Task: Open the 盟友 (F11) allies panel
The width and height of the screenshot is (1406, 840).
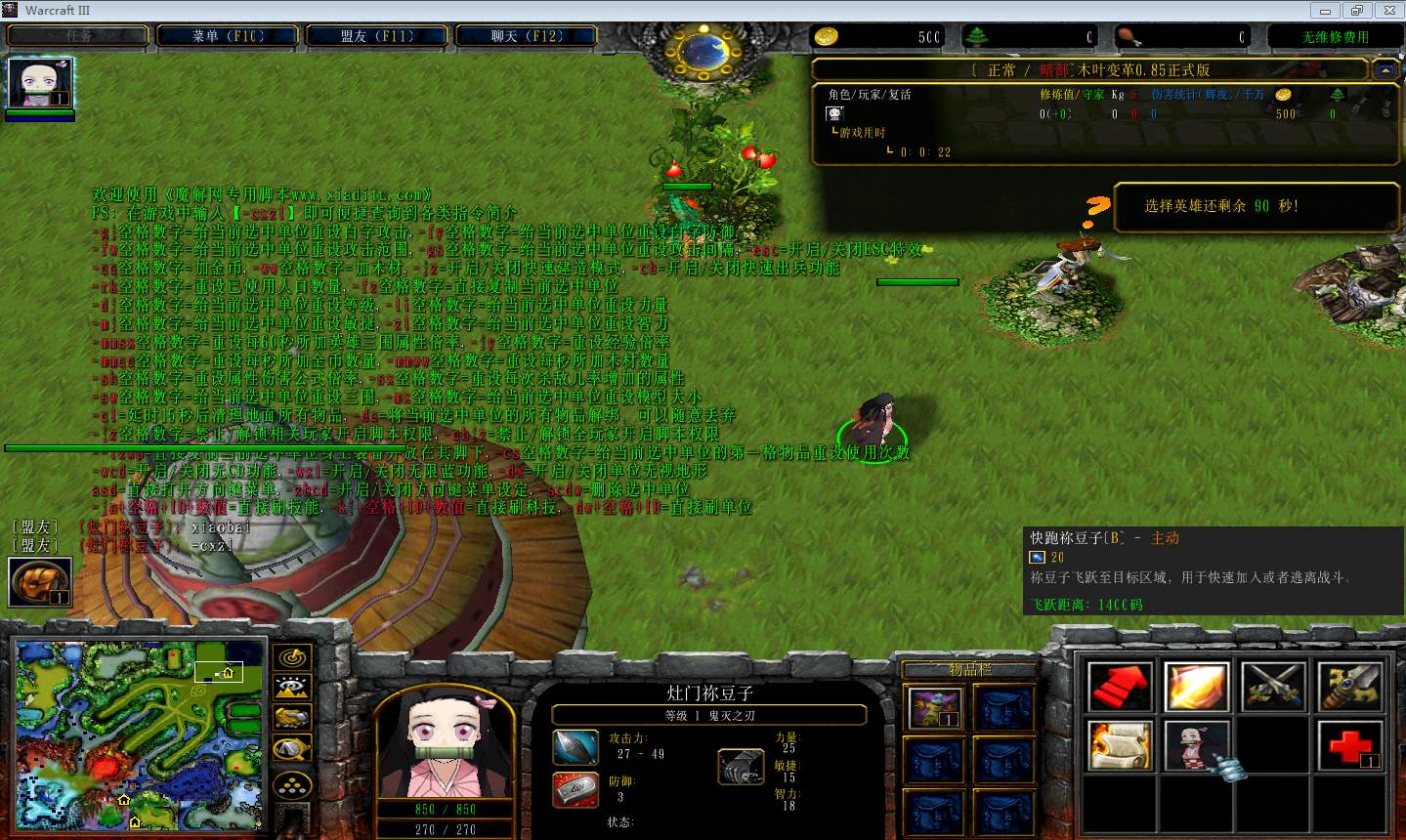Action: pos(377,36)
